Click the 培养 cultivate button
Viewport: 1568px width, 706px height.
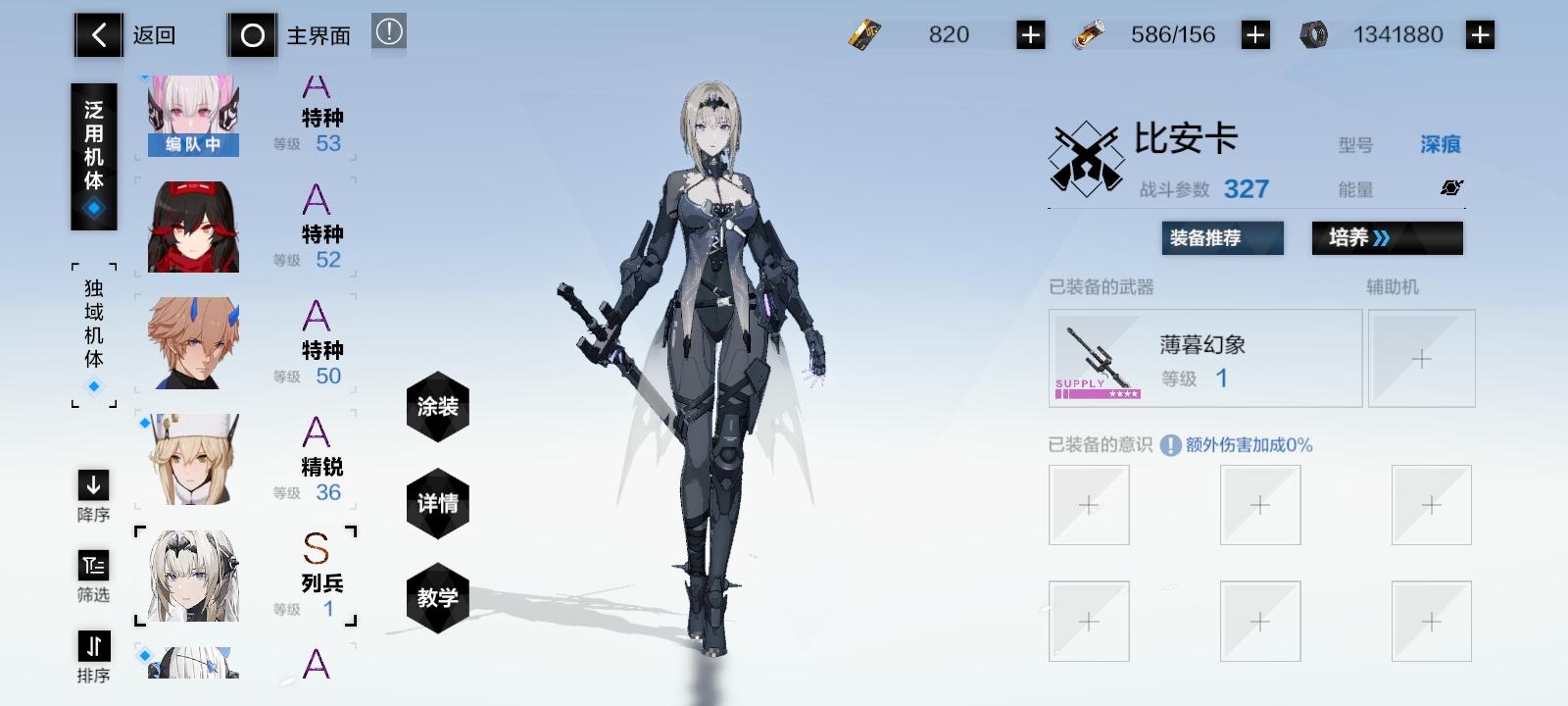[1388, 238]
